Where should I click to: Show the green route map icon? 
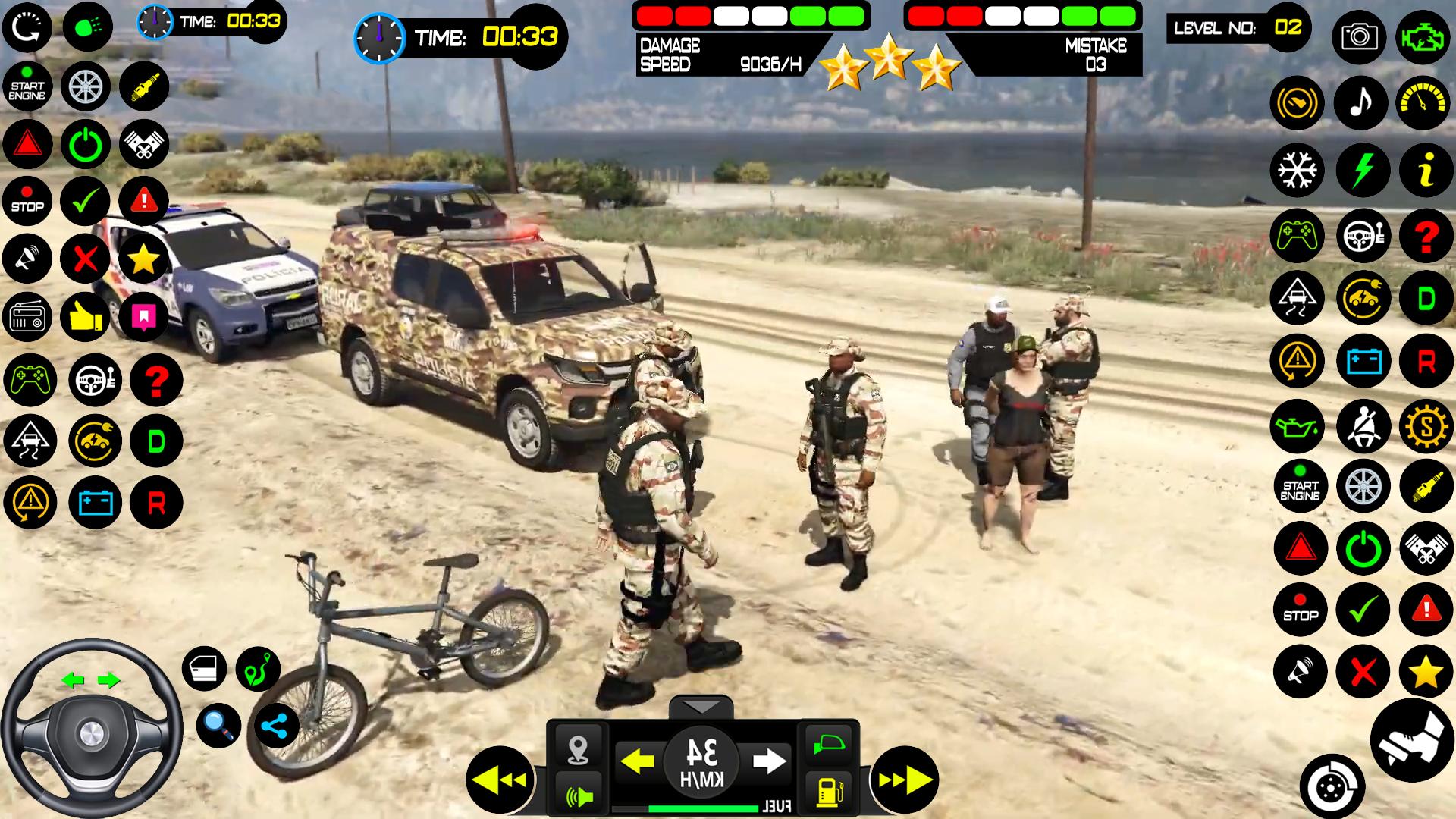(x=258, y=668)
